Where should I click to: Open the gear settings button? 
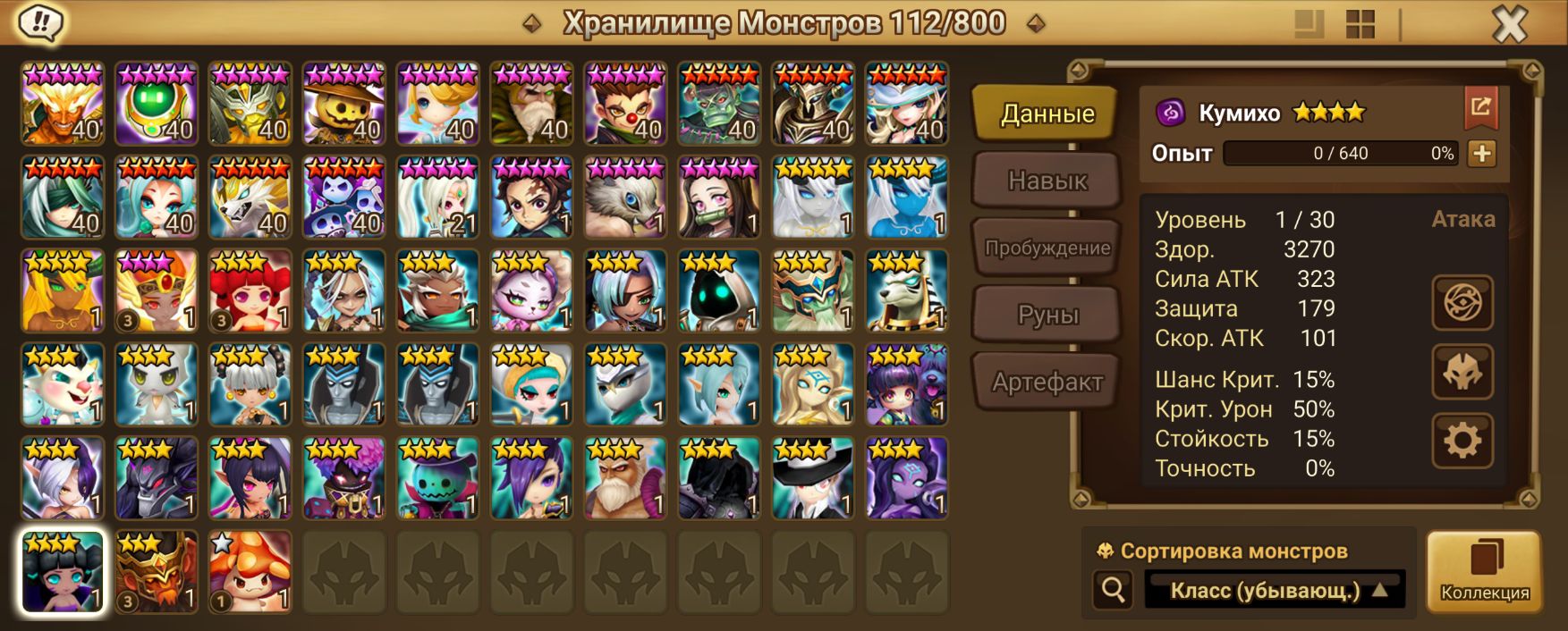click(1462, 441)
